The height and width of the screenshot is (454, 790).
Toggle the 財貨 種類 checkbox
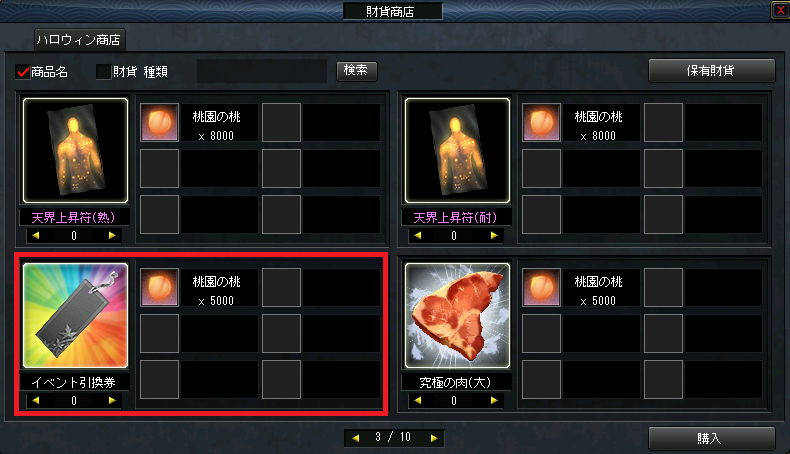pyautogui.click(x=103, y=72)
